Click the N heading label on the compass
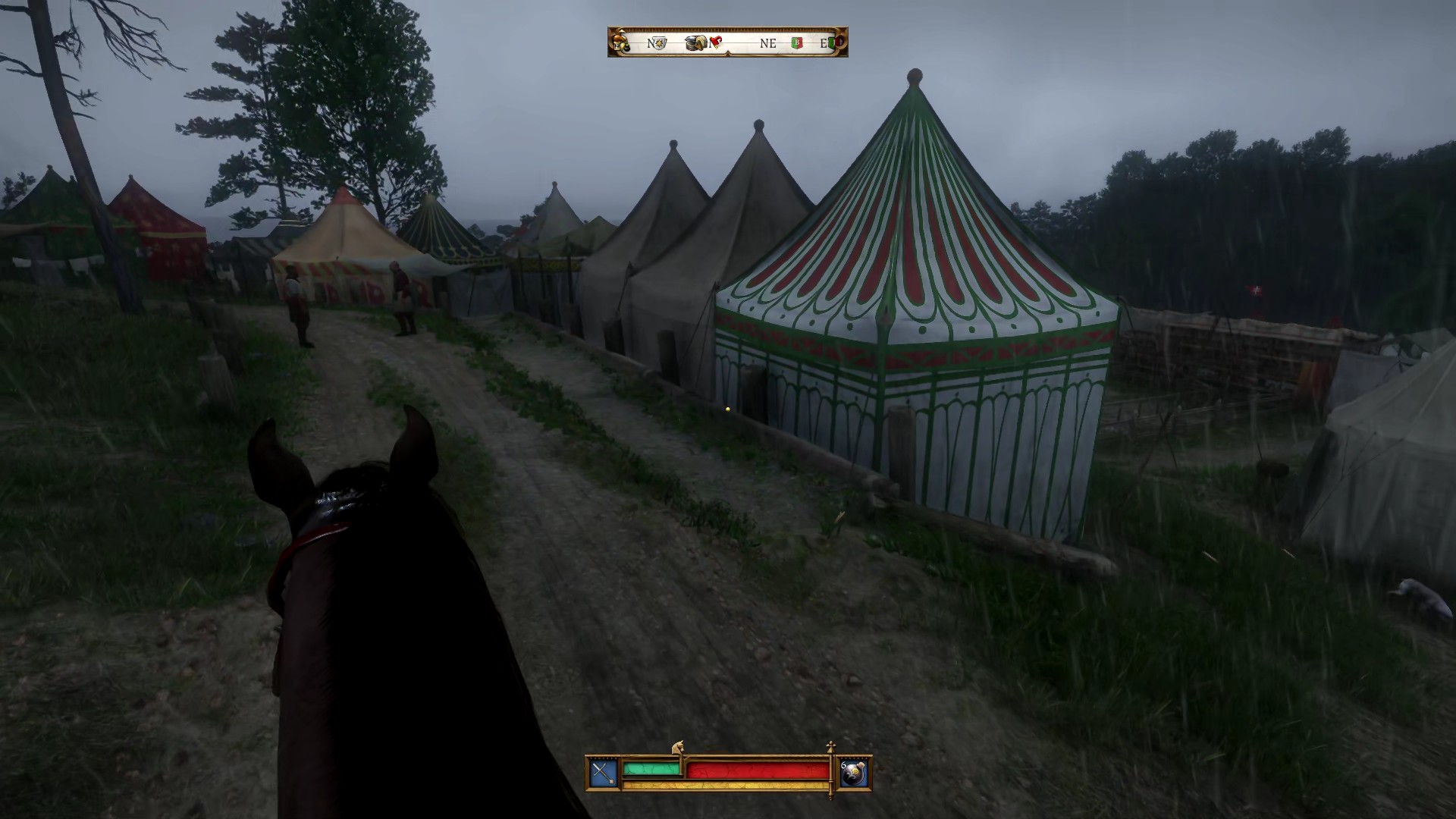 coord(651,42)
